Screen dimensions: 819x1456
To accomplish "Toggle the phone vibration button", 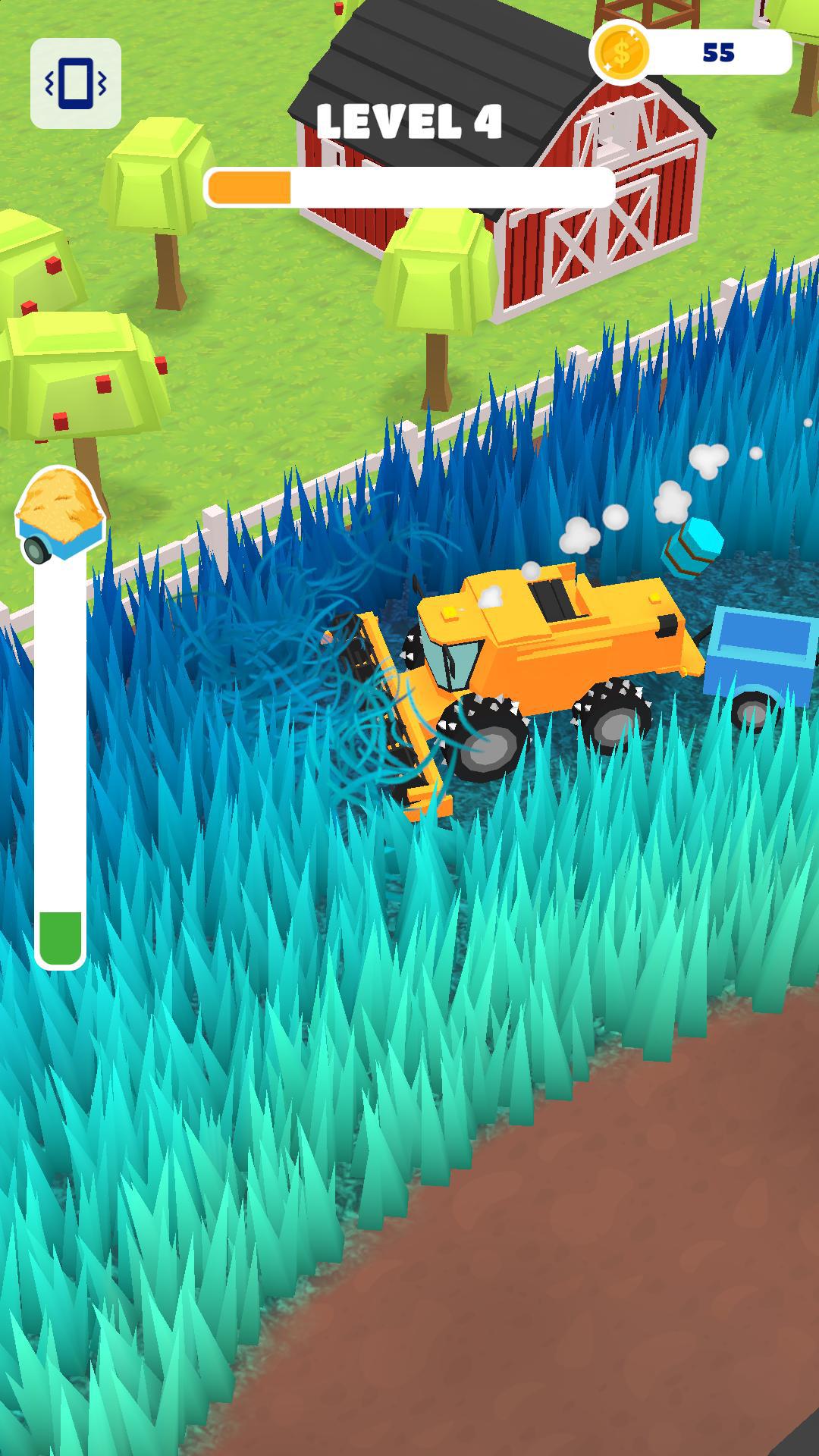I will pyautogui.click(x=75, y=83).
